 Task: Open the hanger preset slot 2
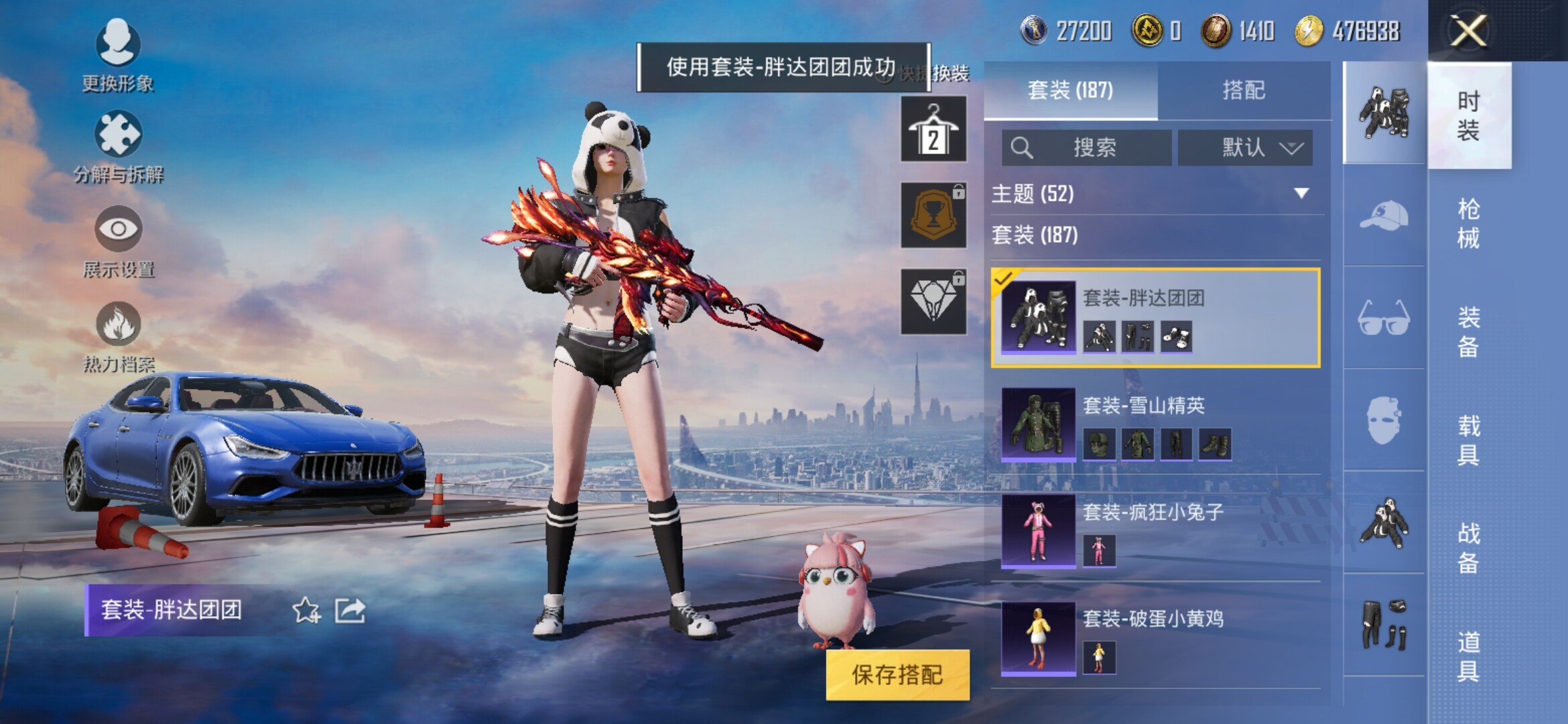[x=933, y=129]
